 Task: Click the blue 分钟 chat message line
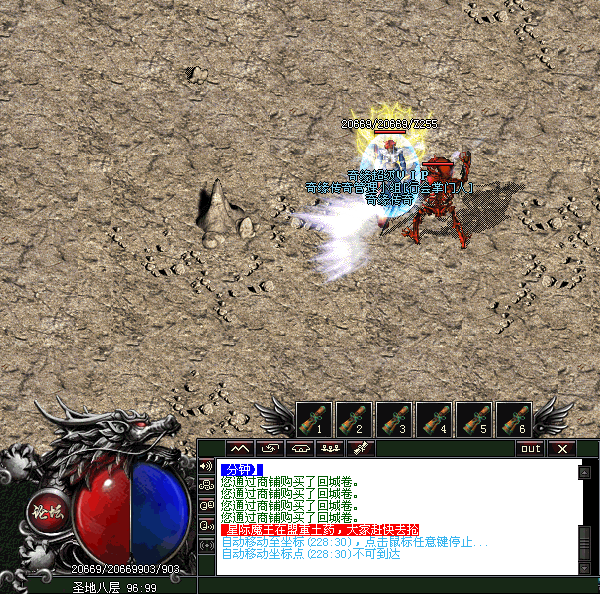[x=242, y=469]
